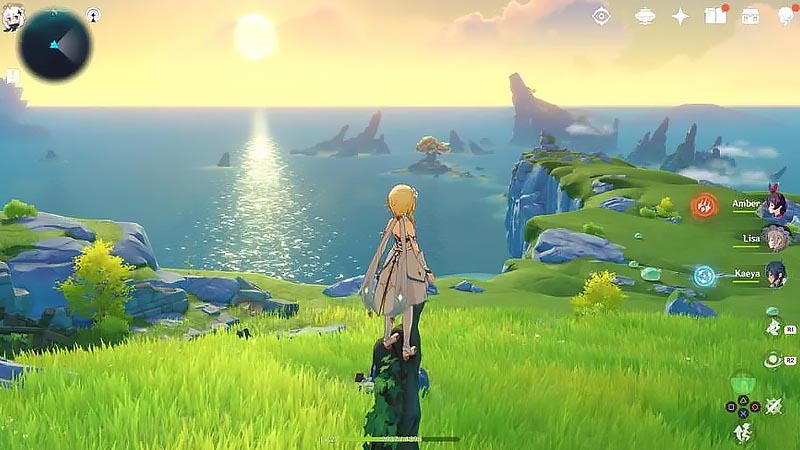The width and height of the screenshot is (800, 450).
Task: Open the shop icon in the top bar
Action: [750, 15]
